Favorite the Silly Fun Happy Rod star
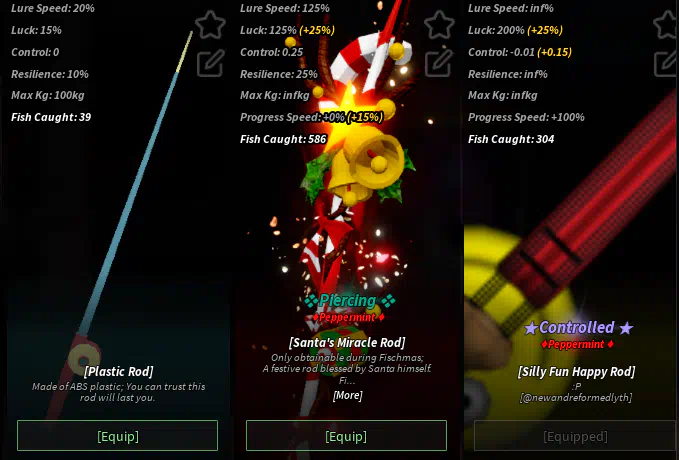679x460 pixels. 668,25
